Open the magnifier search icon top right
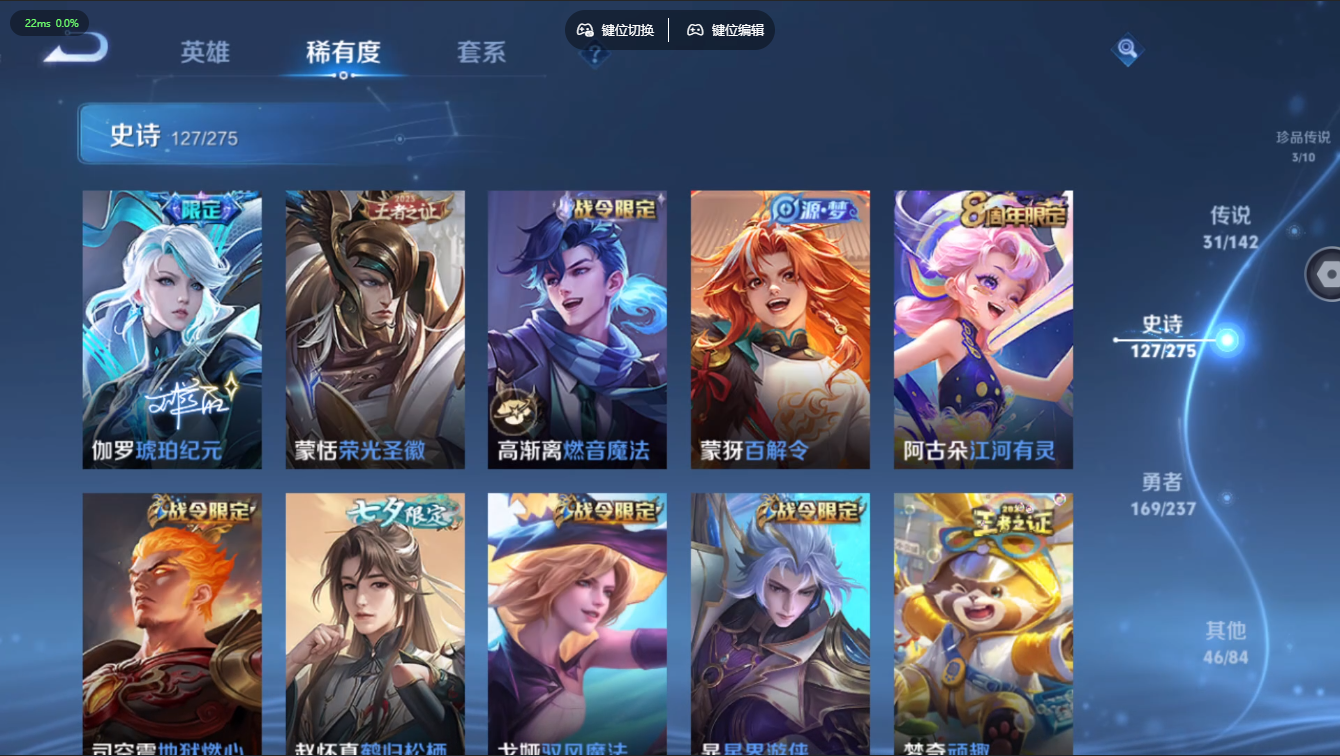 pyautogui.click(x=1128, y=51)
